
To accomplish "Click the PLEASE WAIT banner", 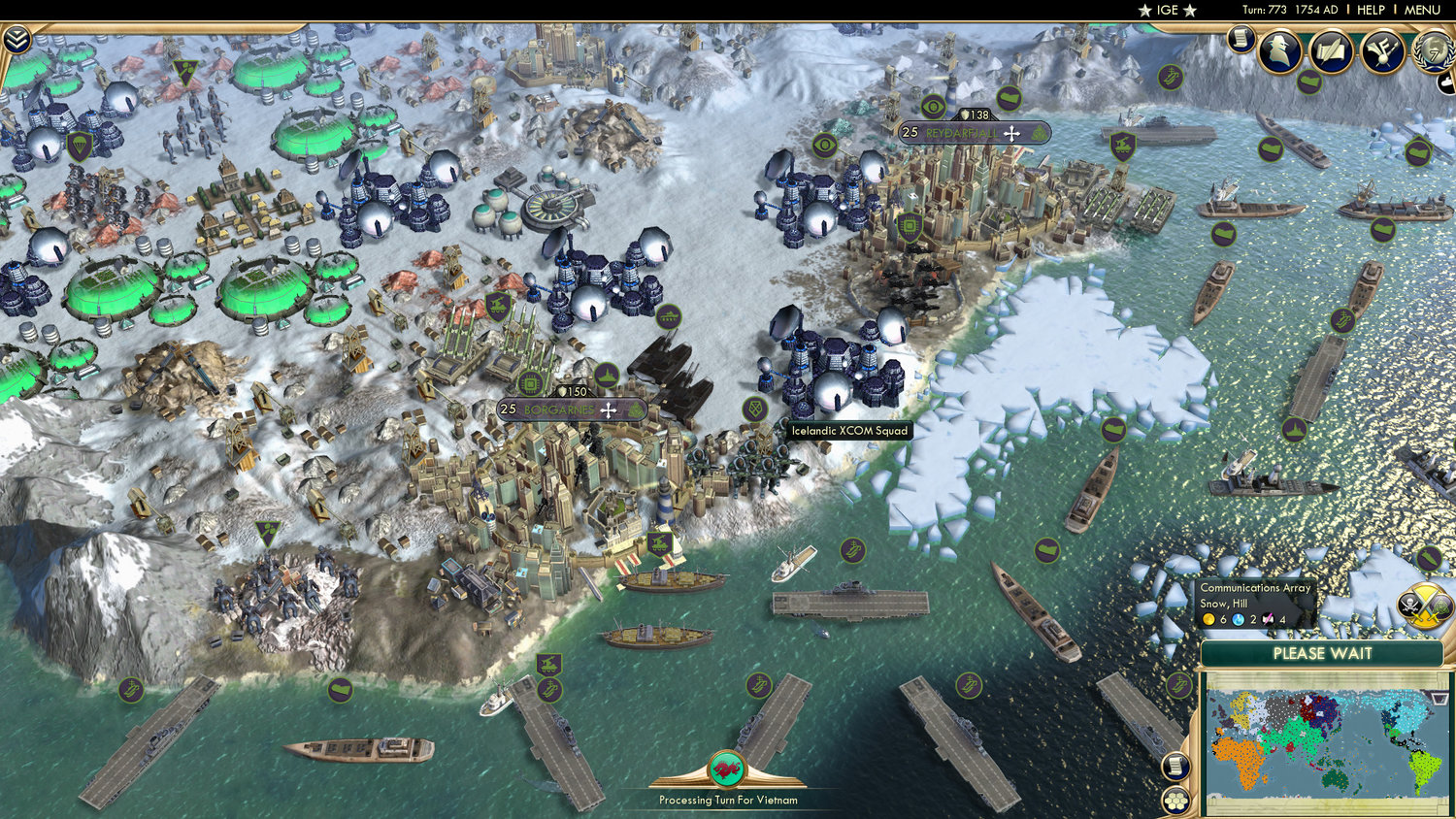I will point(1323,652).
